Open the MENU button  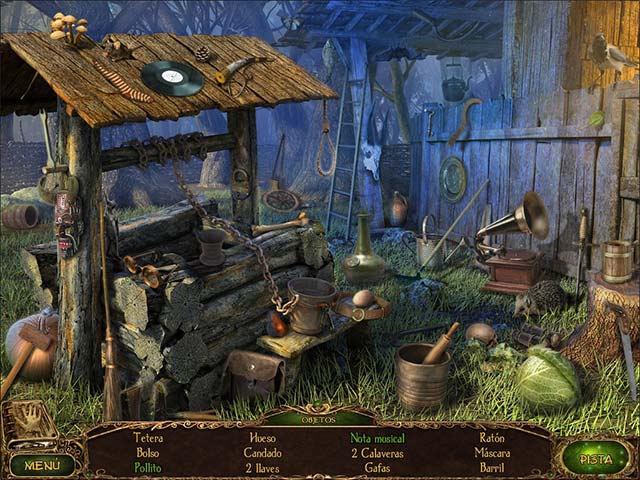point(42,464)
